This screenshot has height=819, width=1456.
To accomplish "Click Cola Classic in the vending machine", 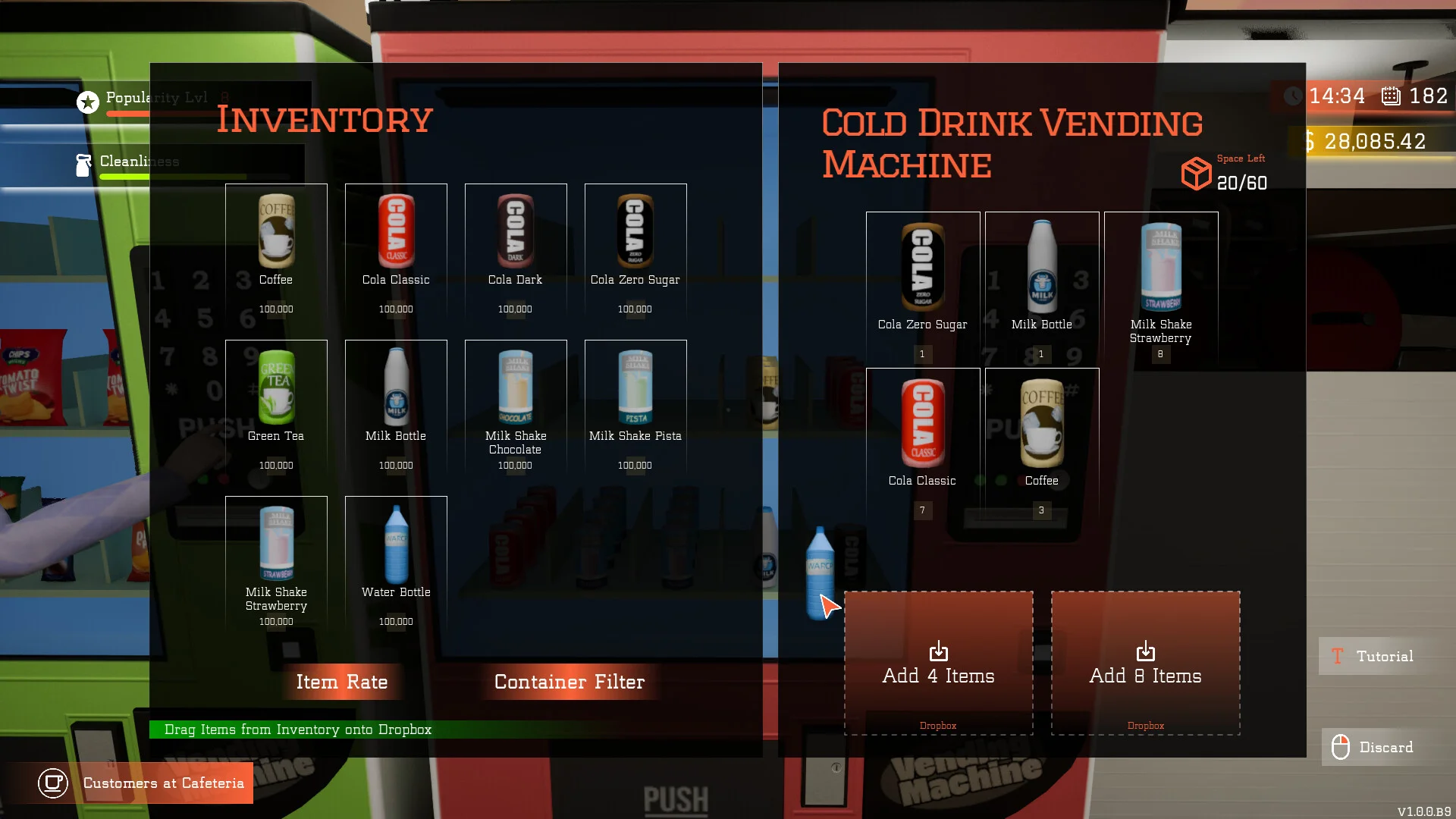I will pos(922,441).
